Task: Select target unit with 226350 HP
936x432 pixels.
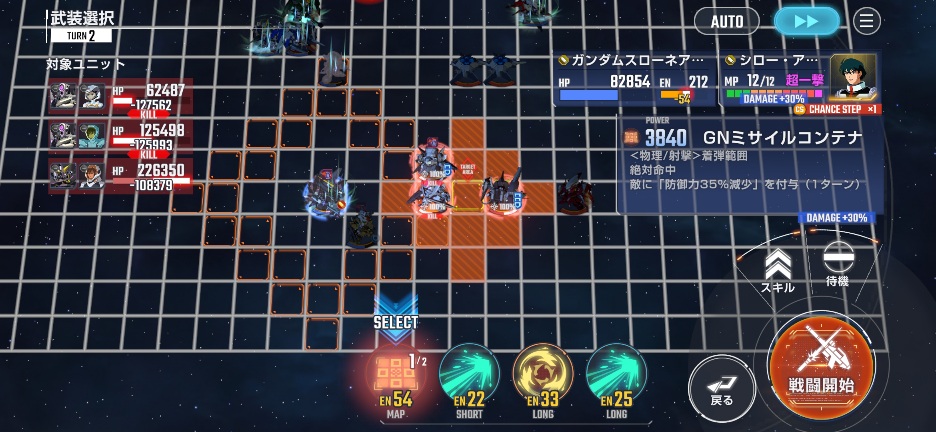Action: pyautogui.click(x=117, y=176)
